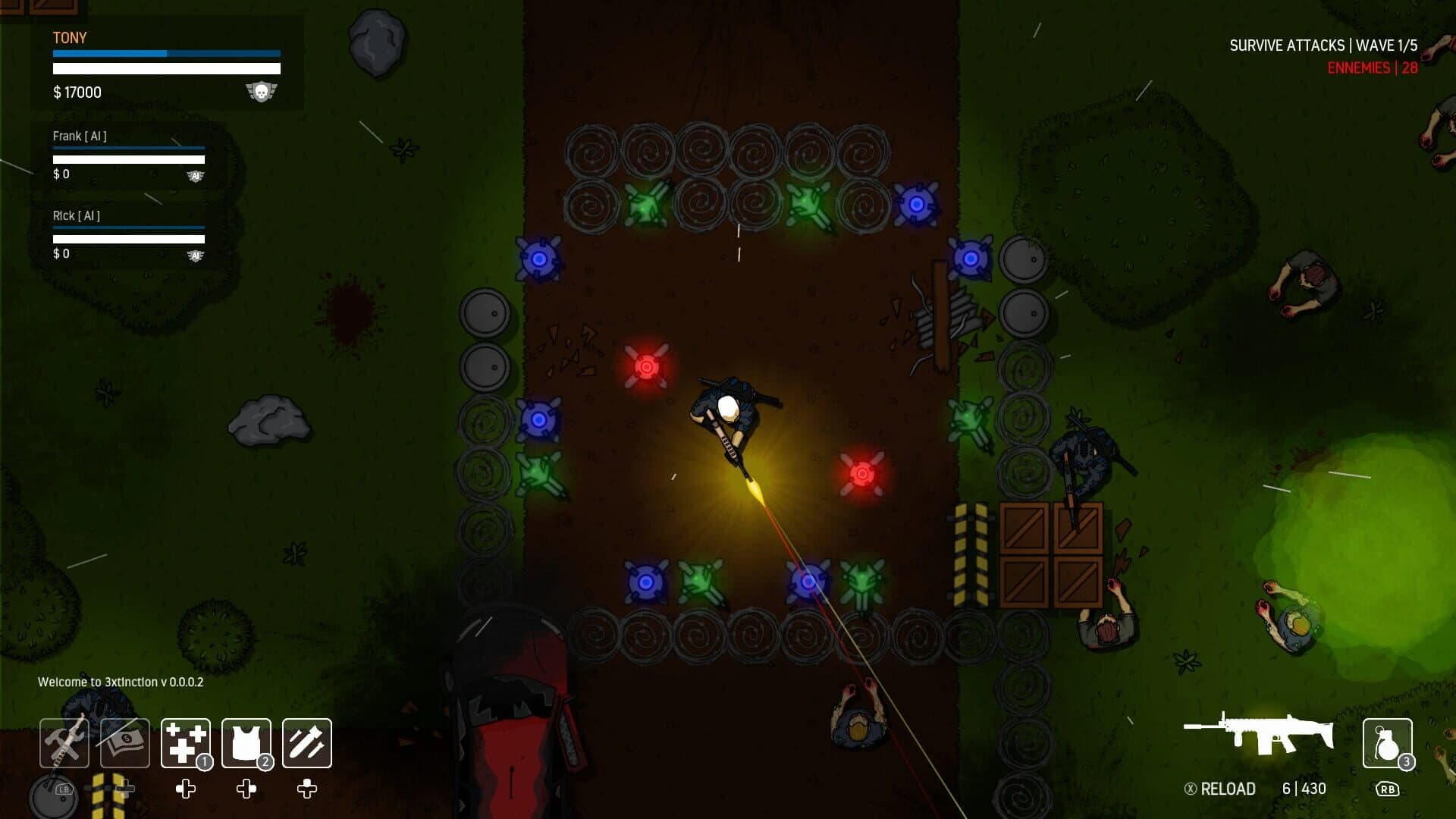1456x819 pixels.
Task: Use the medkit in item slot 1
Action: tap(184, 743)
